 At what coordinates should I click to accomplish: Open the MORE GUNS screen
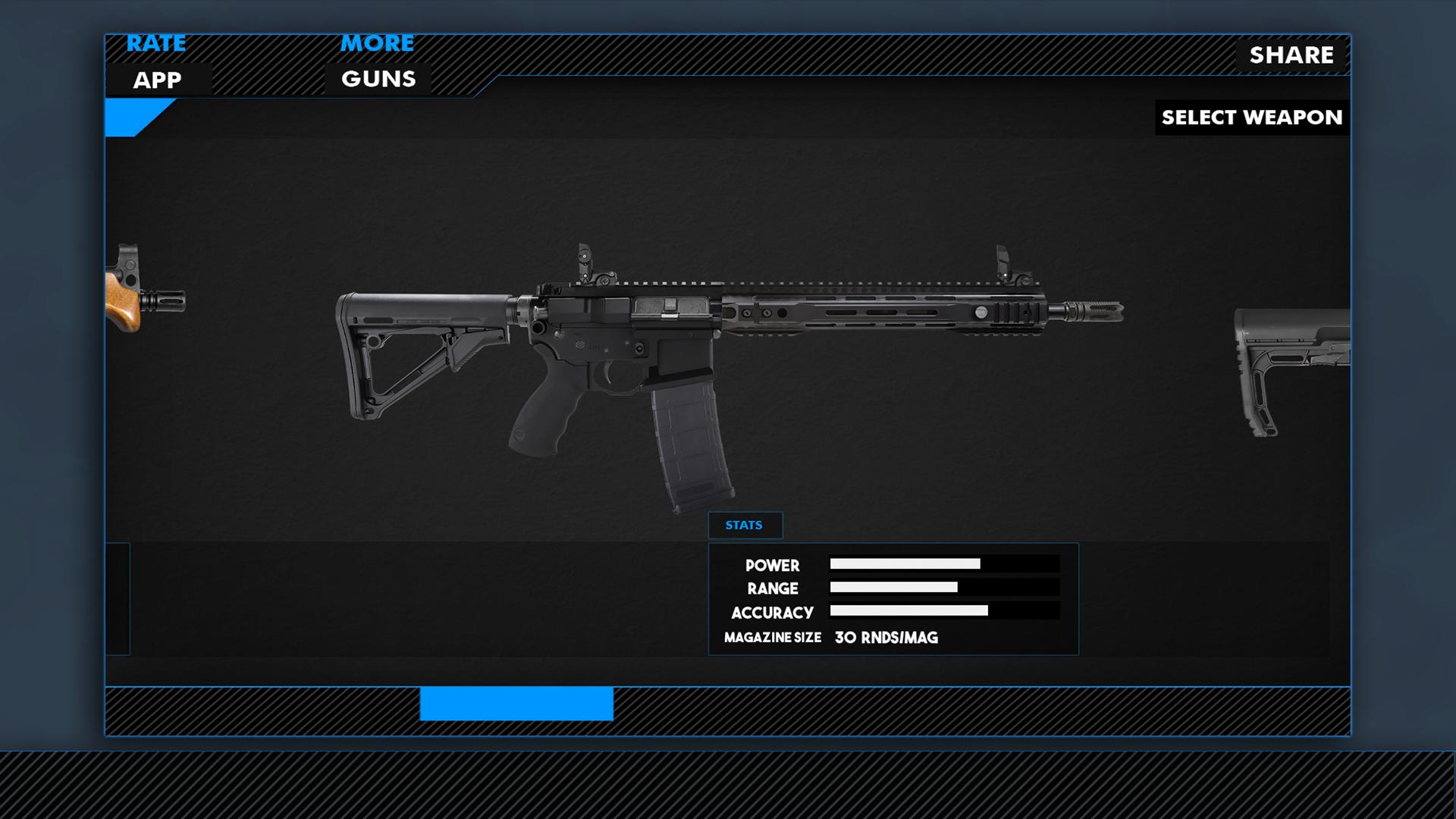tap(377, 61)
